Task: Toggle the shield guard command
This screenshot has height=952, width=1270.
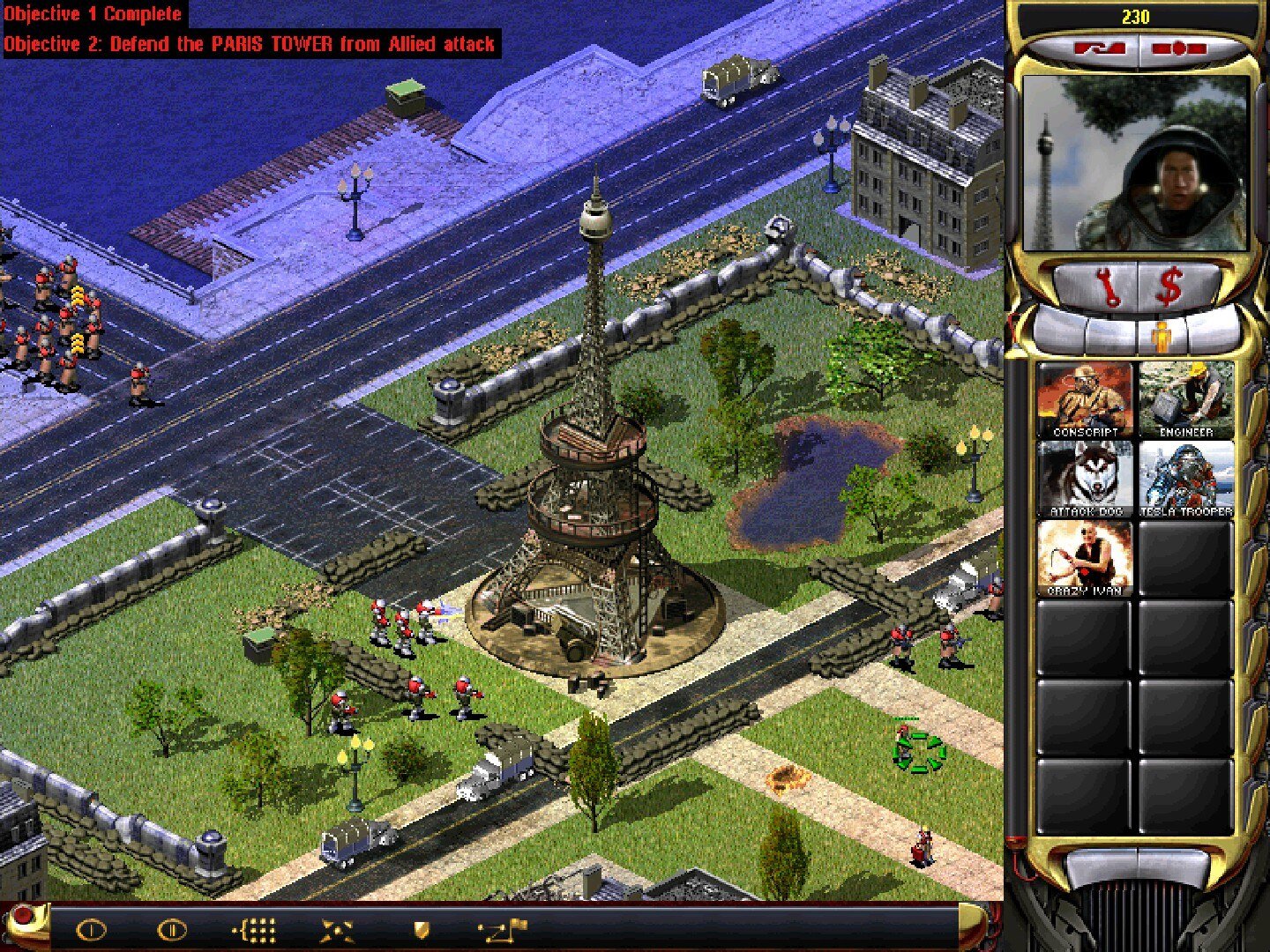Action: click(422, 930)
